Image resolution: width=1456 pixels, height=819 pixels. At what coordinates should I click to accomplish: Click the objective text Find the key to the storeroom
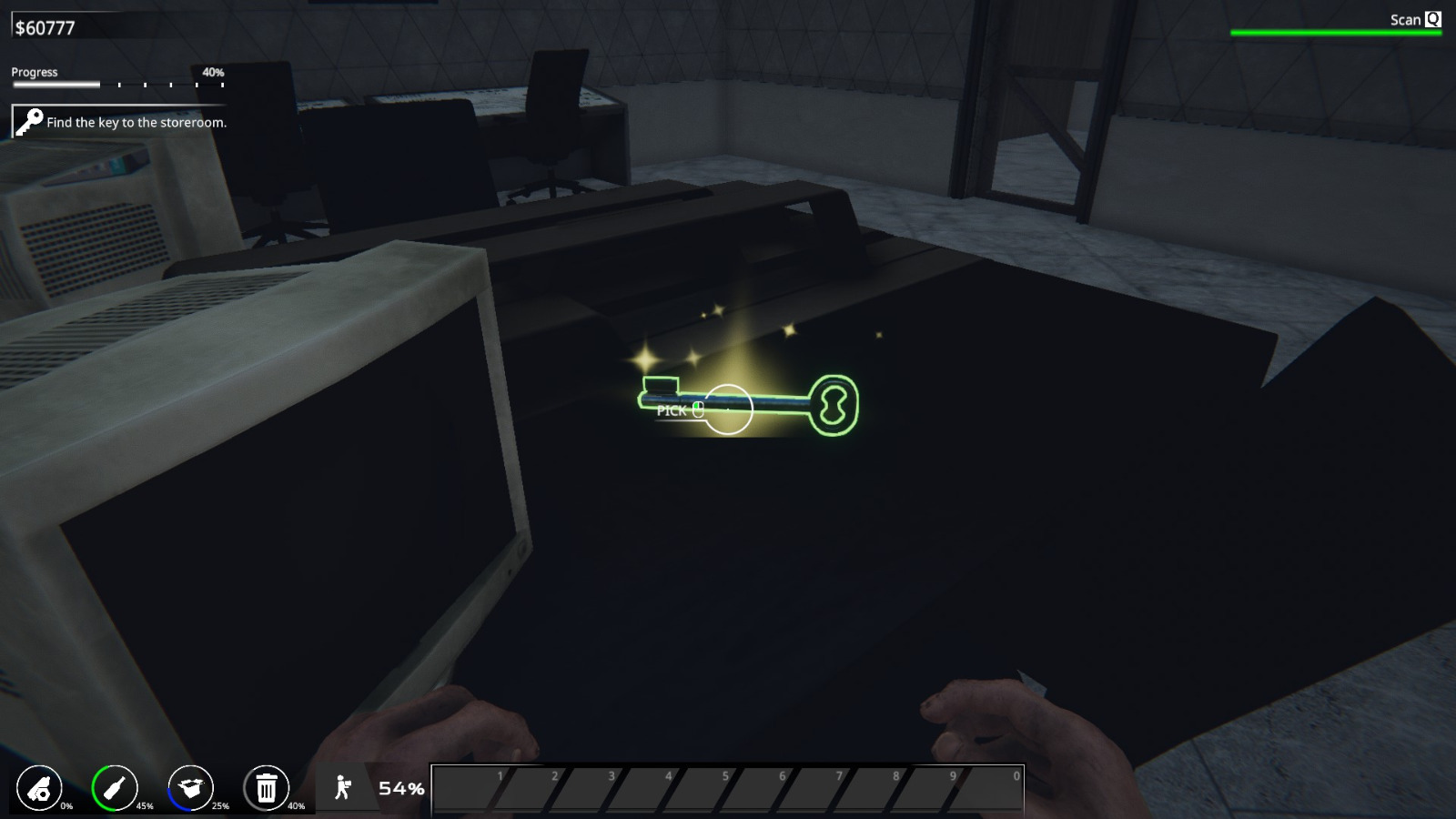click(x=136, y=122)
